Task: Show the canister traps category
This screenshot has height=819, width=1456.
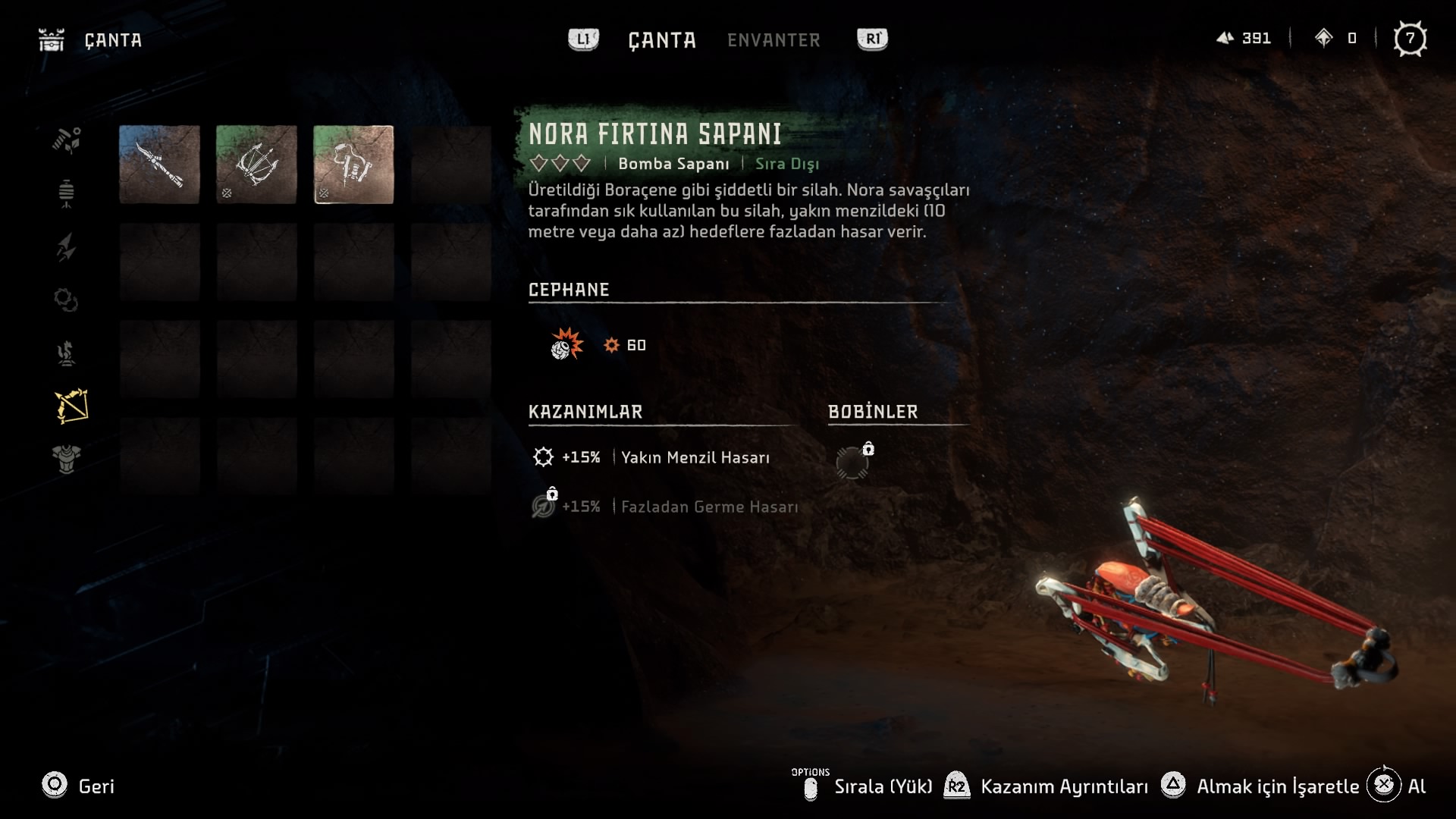Action: pyautogui.click(x=67, y=193)
